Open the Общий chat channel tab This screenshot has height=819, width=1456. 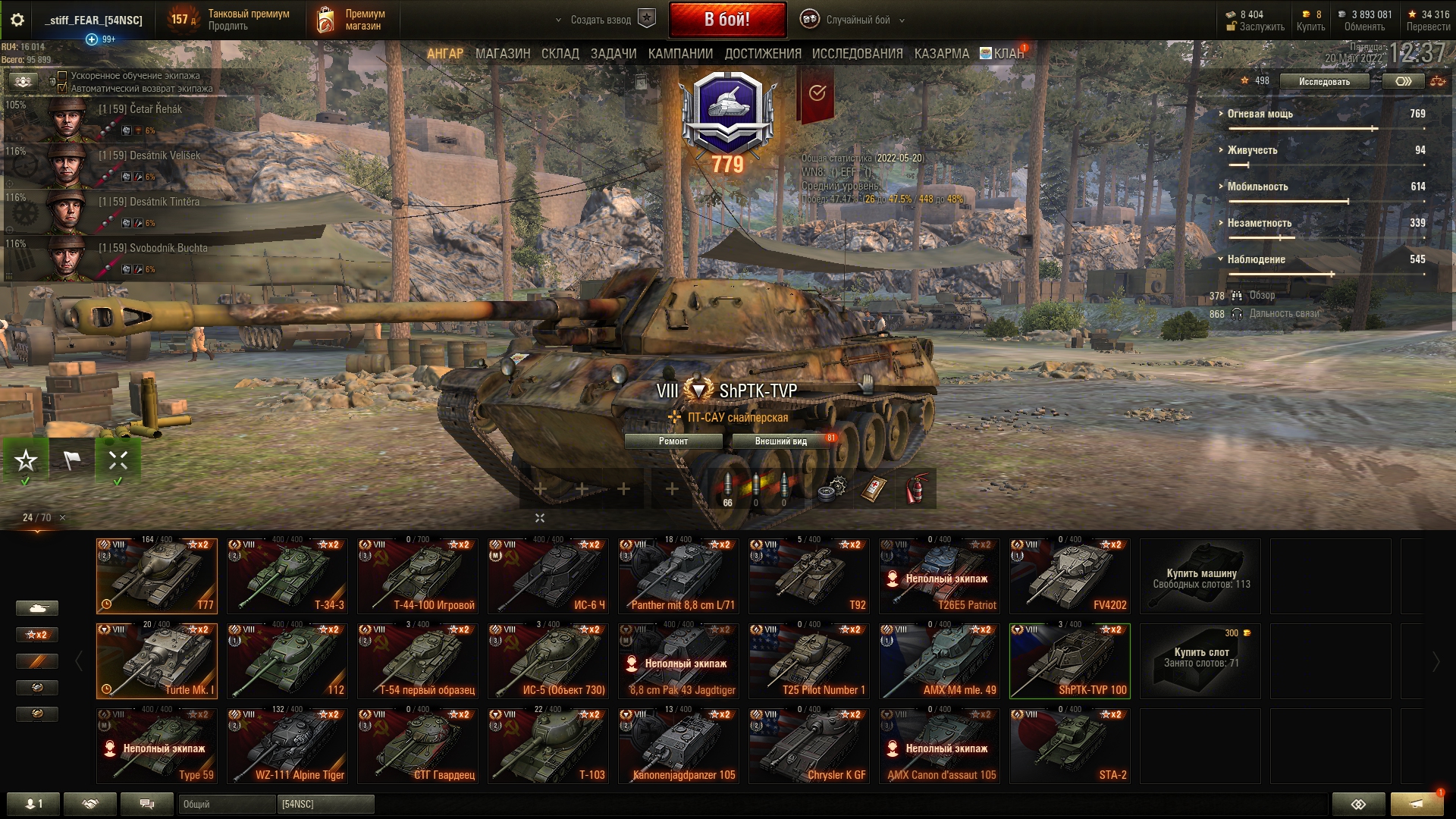coord(225,804)
